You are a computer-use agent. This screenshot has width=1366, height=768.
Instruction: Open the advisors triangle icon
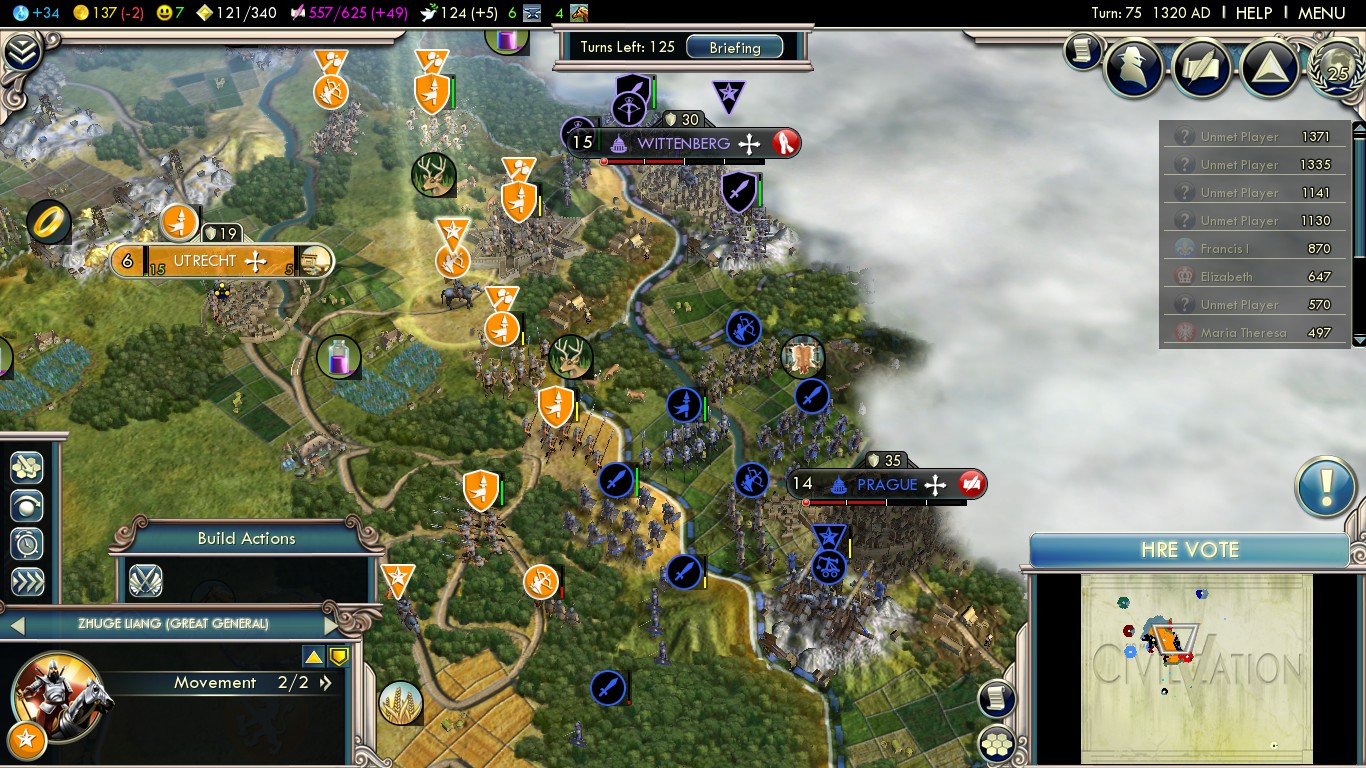(x=1270, y=67)
